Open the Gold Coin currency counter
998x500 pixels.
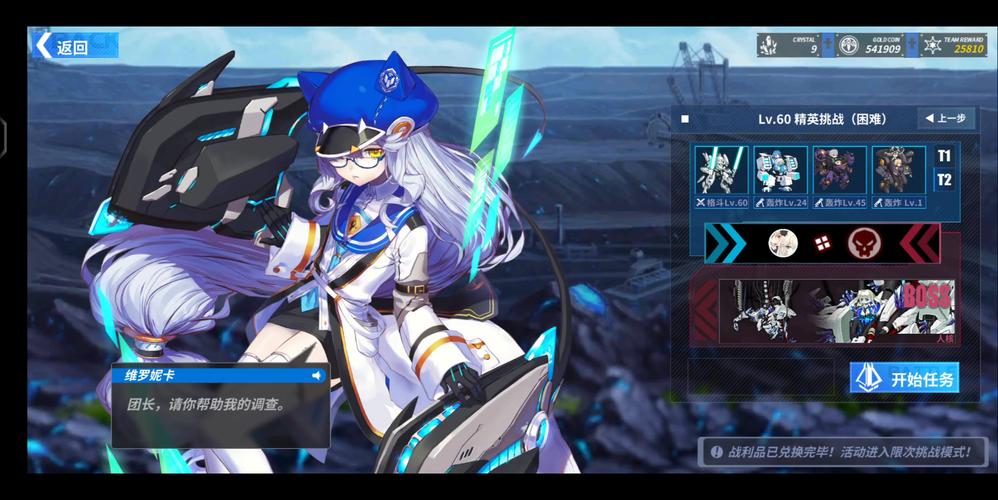[x=870, y=45]
